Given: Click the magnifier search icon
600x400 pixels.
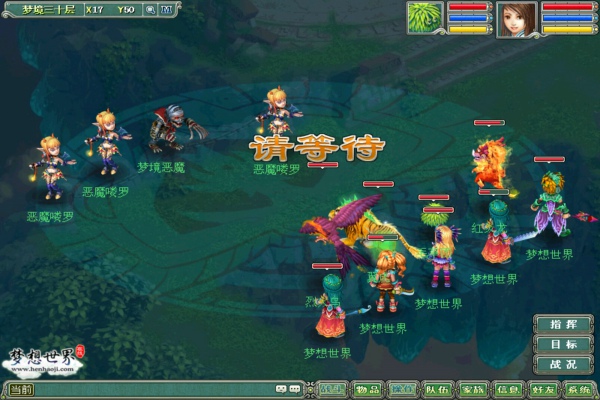Looking at the screenshot, I should pos(150,10).
